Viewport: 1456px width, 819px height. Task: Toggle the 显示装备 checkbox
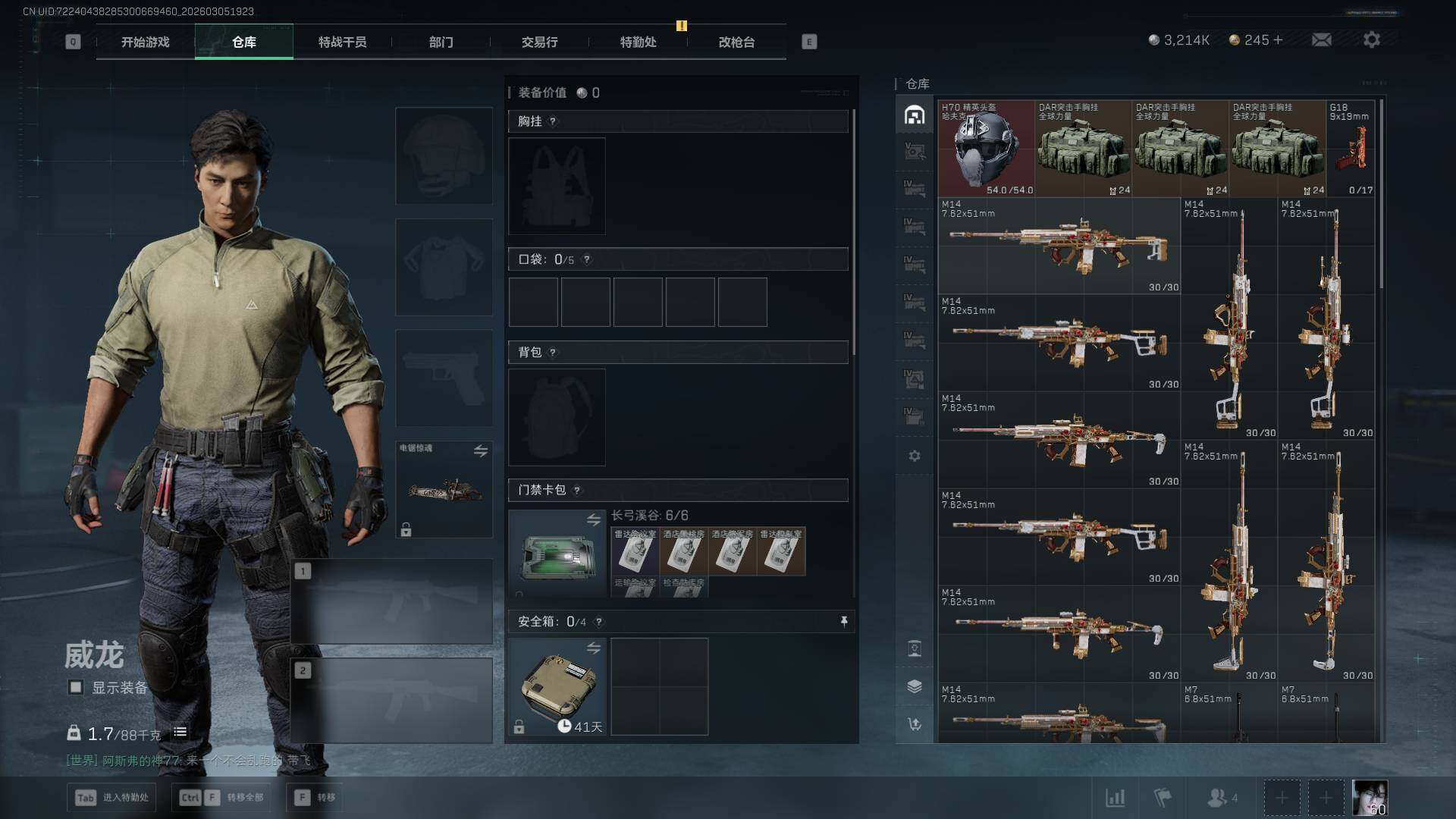pos(76,687)
